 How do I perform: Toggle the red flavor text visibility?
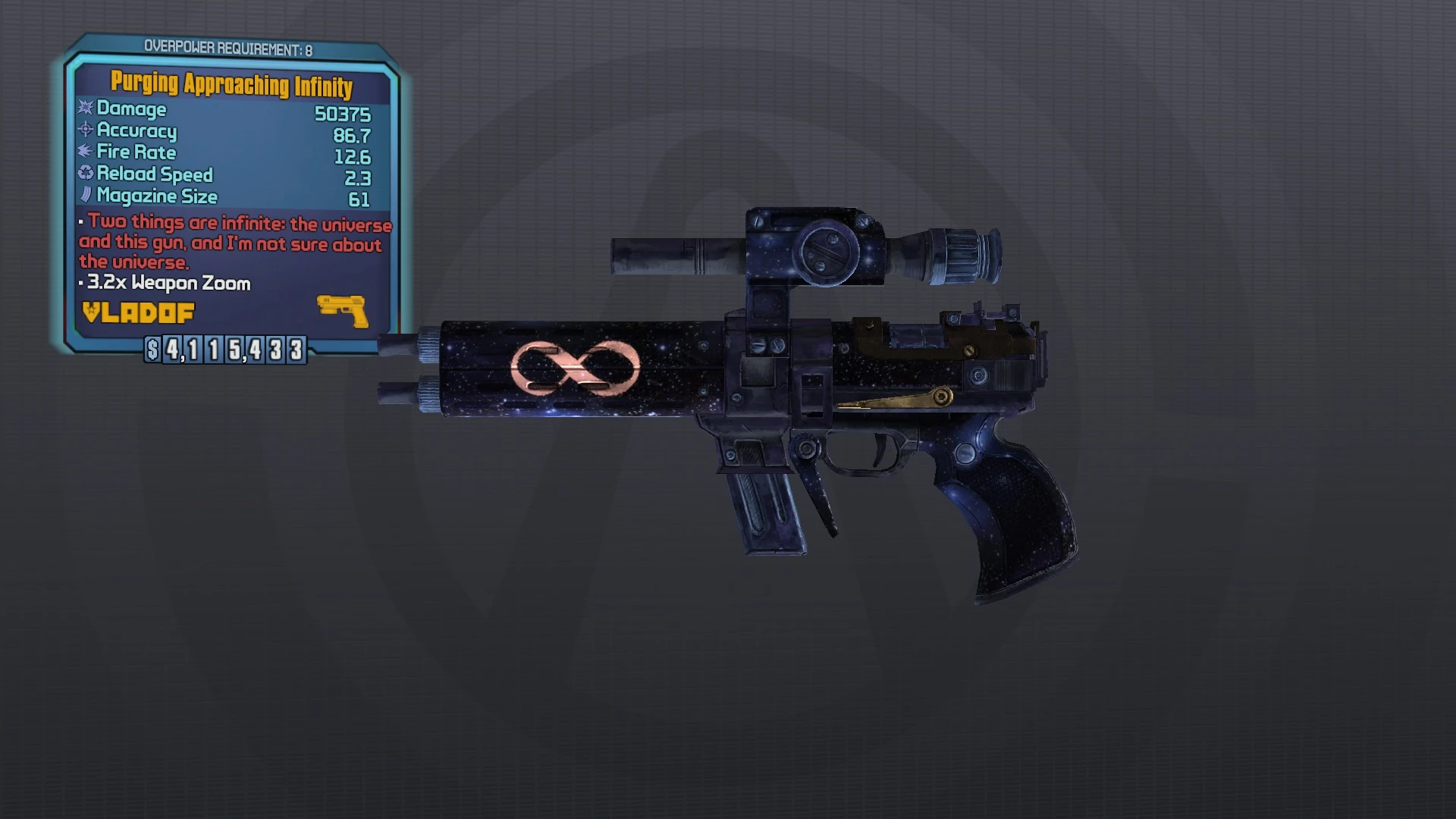tap(235, 244)
